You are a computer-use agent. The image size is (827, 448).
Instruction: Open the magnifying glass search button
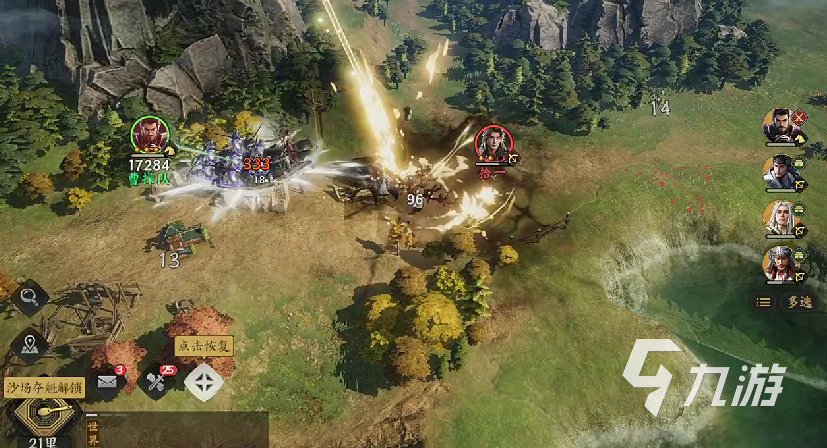[29, 297]
